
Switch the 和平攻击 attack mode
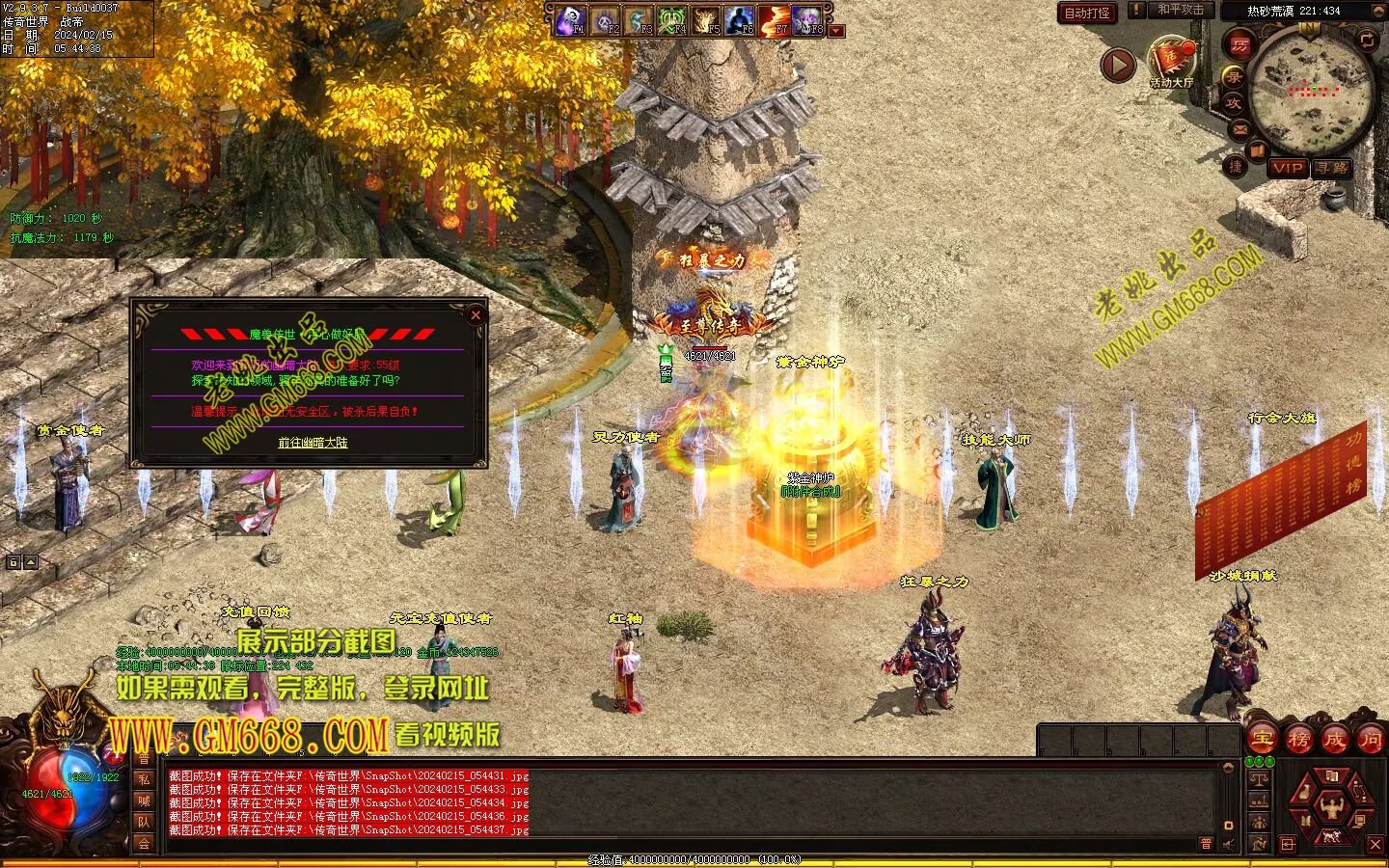(x=1181, y=10)
